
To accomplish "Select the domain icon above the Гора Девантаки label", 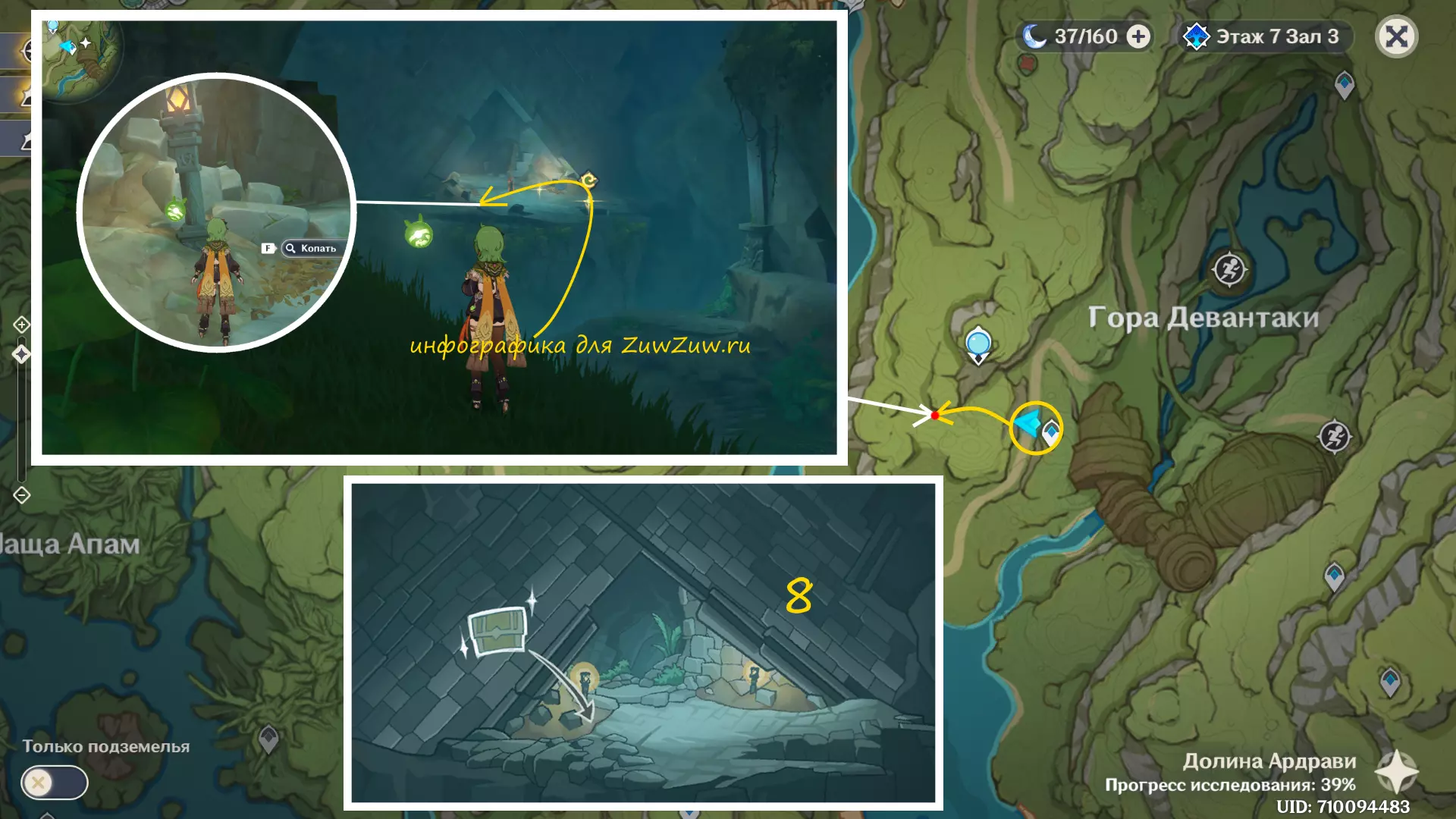I will coord(1229,269).
